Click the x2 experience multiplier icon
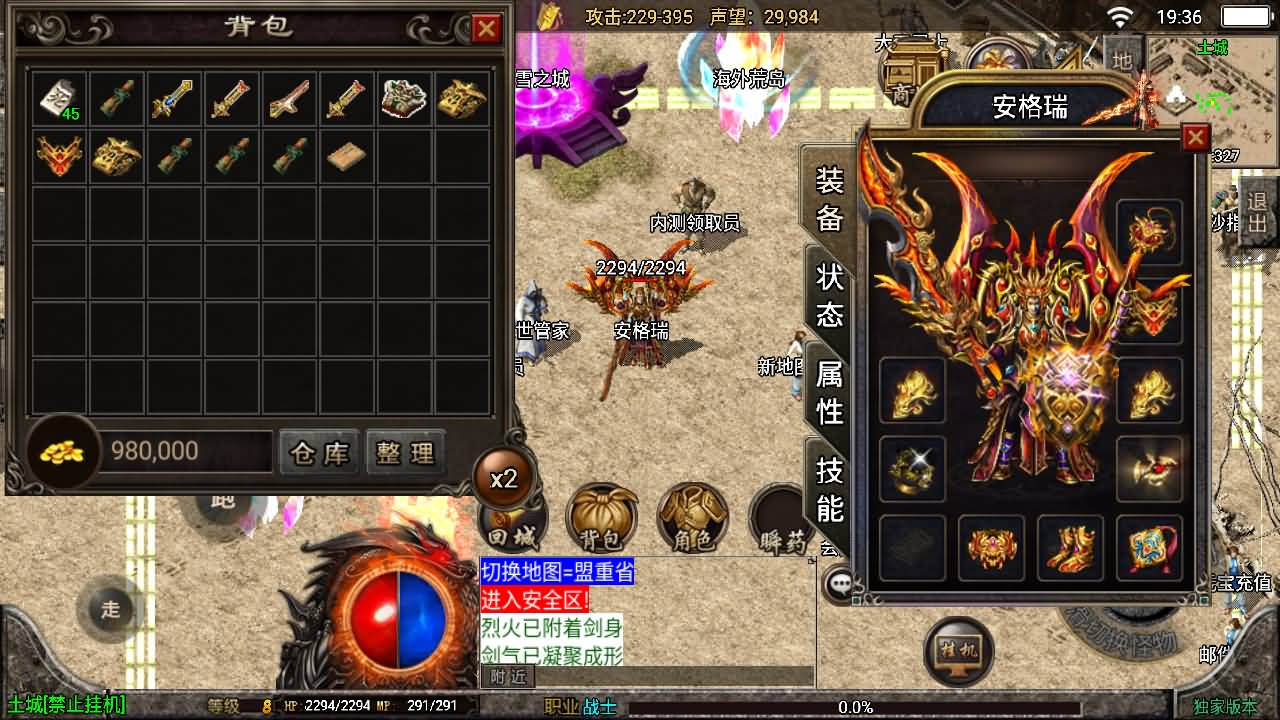The width and height of the screenshot is (1280, 720). click(505, 478)
